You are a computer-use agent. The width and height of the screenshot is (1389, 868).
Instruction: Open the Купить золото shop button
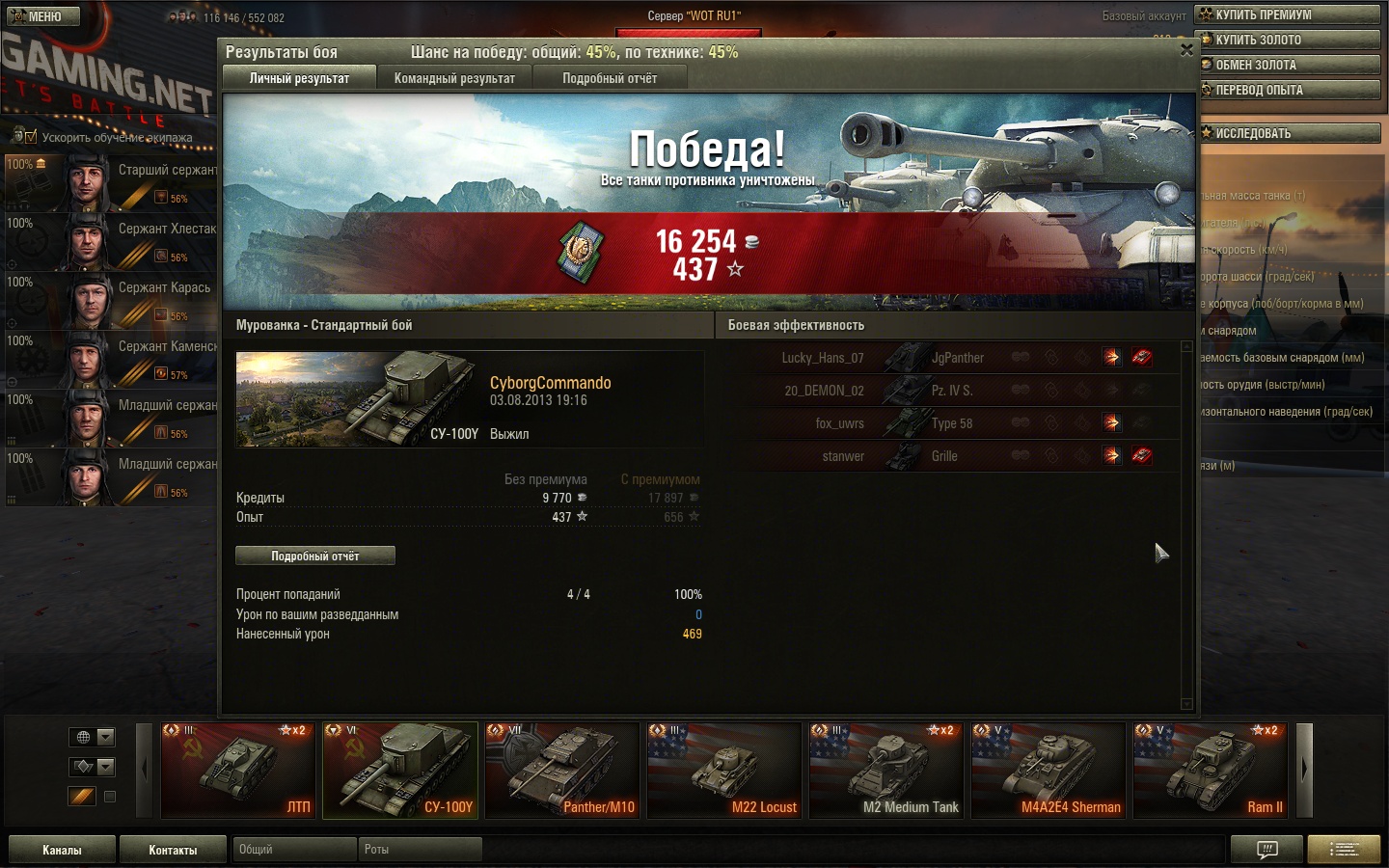tap(1289, 40)
